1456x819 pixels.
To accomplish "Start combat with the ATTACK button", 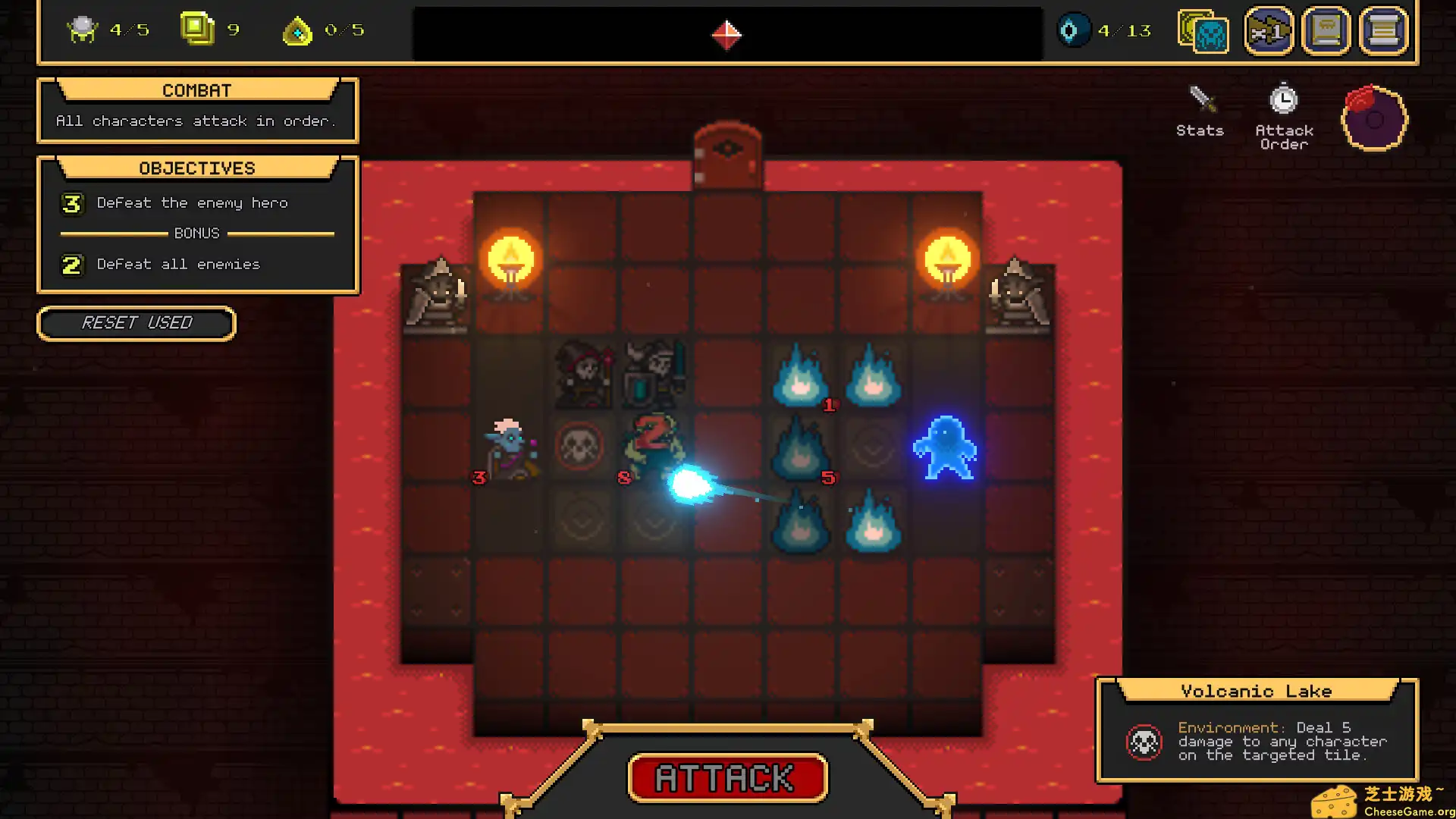I will pos(727,778).
